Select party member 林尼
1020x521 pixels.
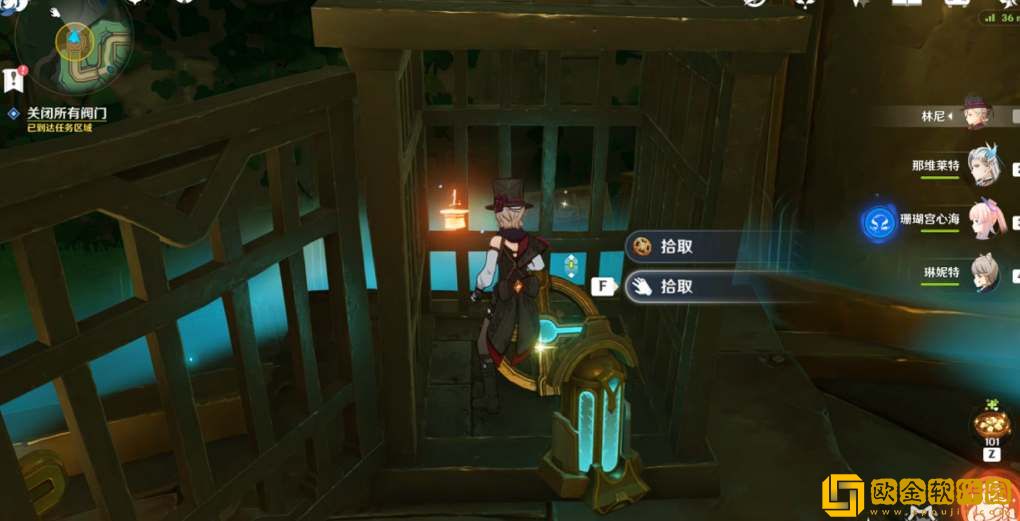[974, 114]
